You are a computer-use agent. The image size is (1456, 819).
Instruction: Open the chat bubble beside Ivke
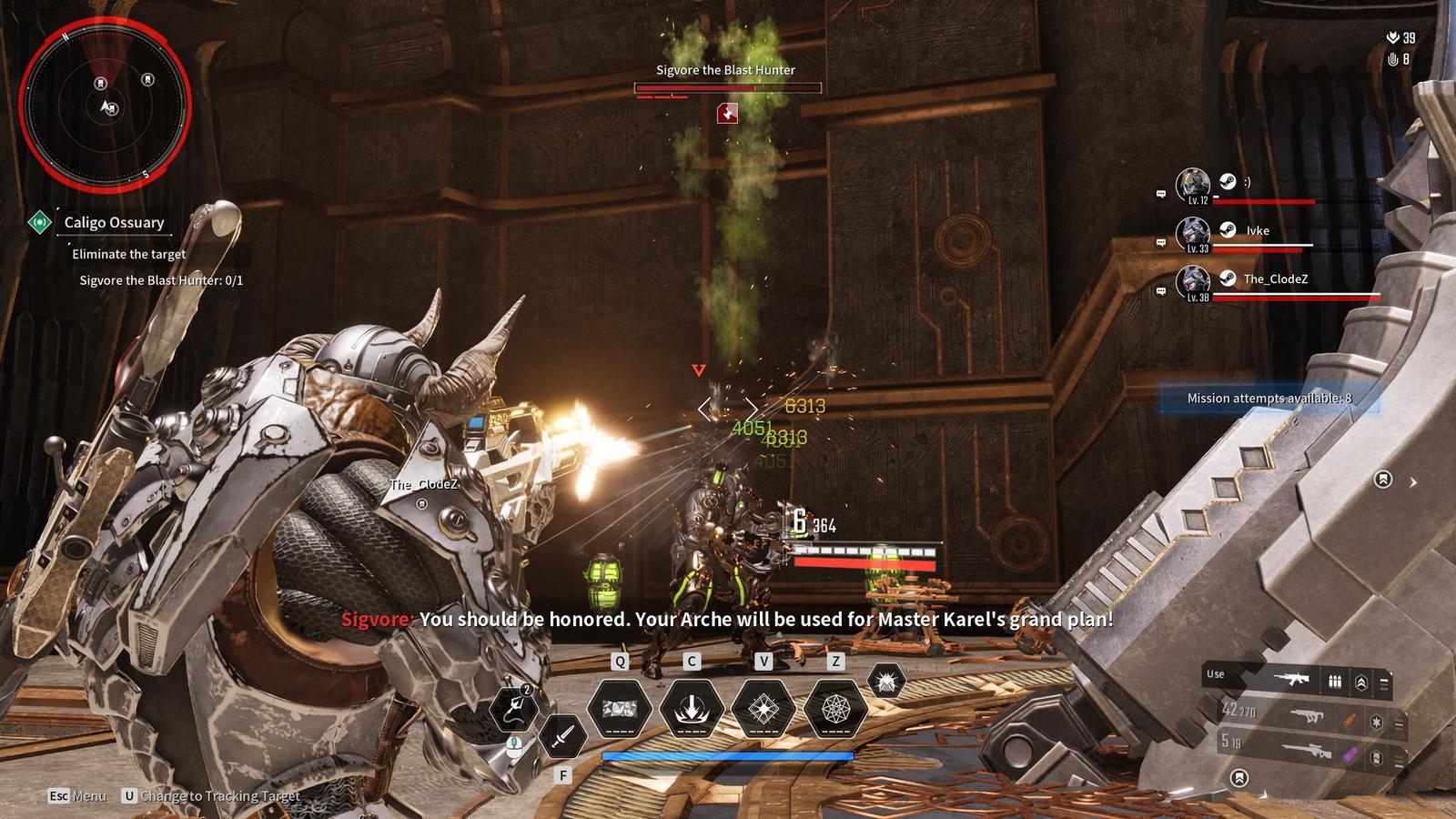click(1161, 243)
